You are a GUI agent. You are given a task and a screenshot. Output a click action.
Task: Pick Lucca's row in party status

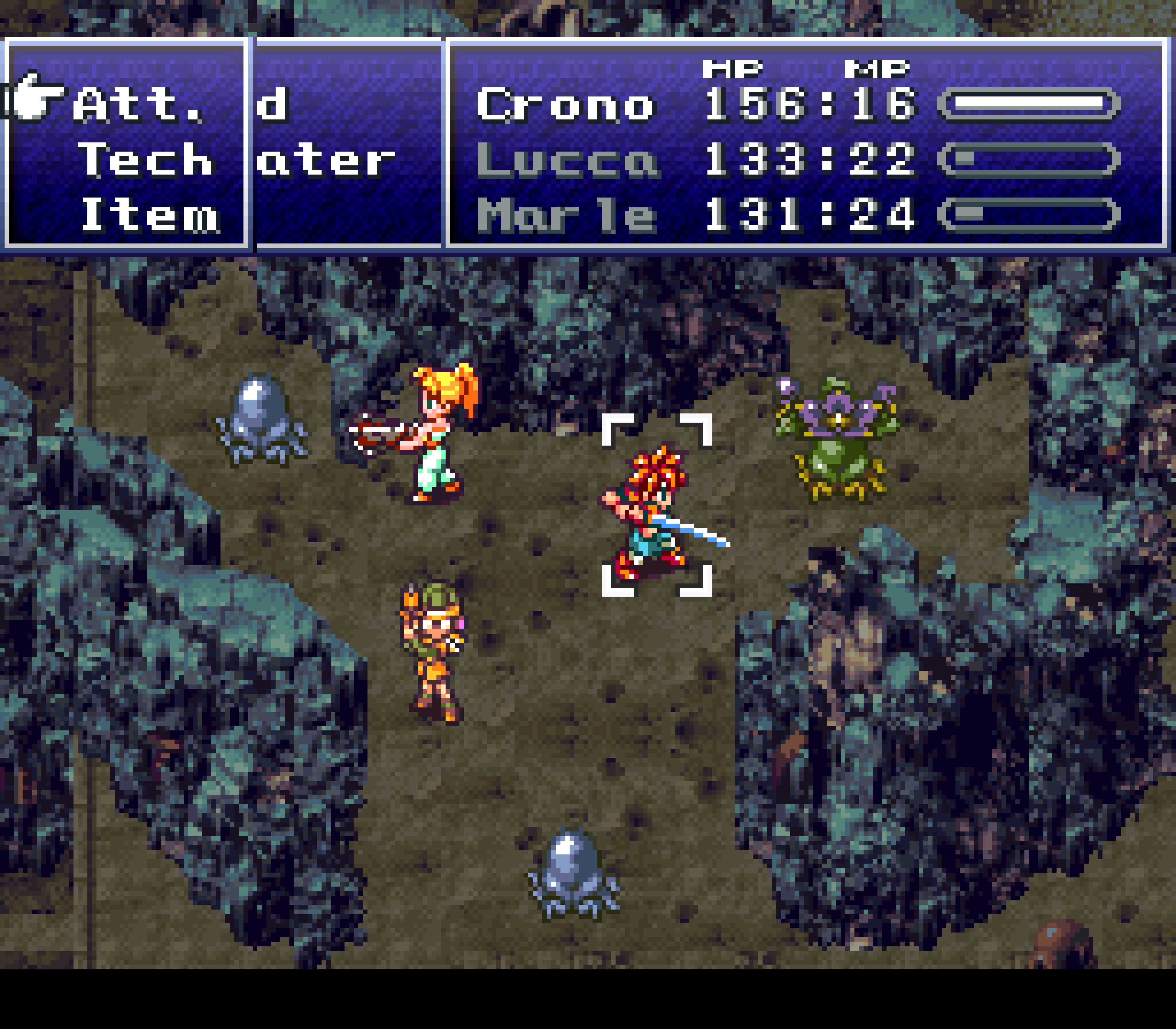[567, 160]
